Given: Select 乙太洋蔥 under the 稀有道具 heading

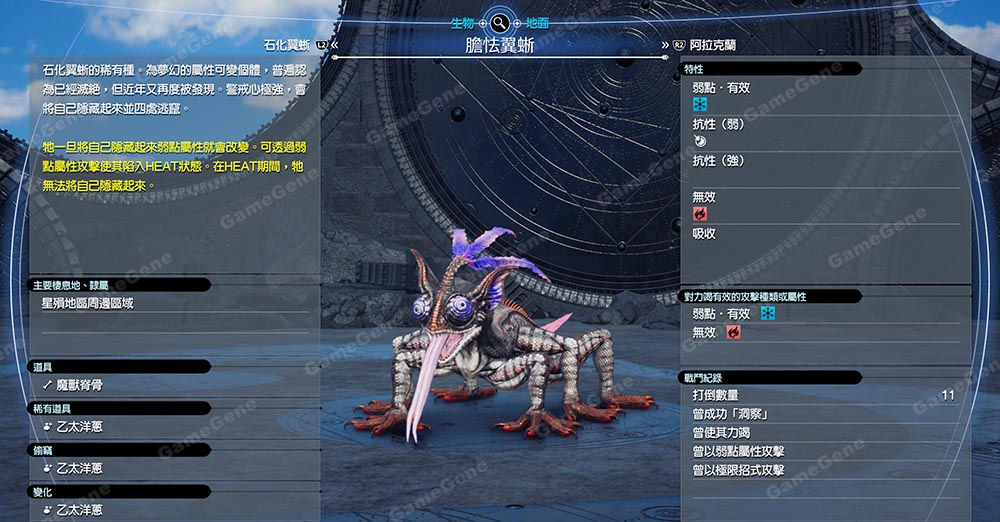Looking at the screenshot, I should pos(79,426).
